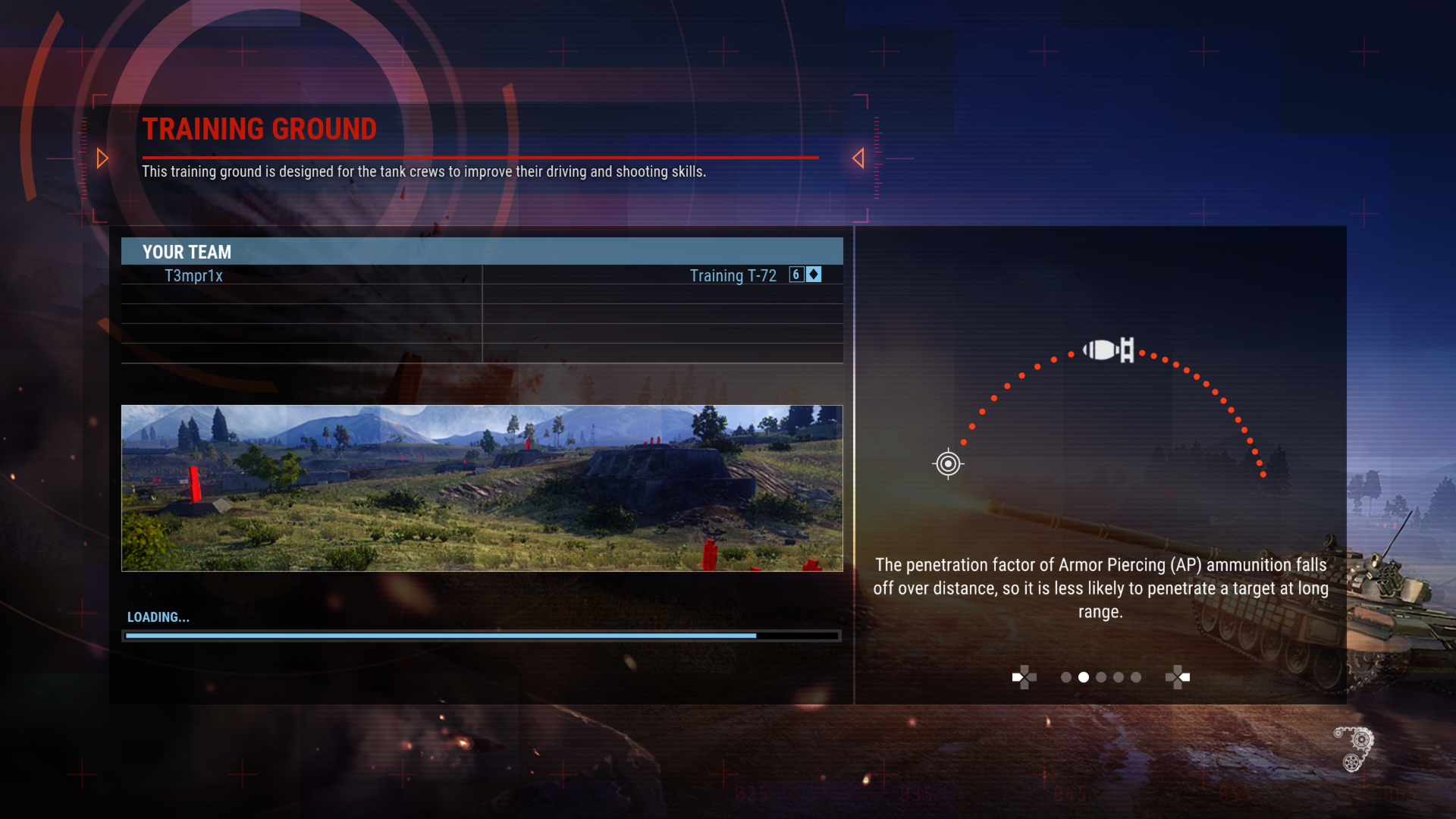Click the blue loading progress bar
The height and width of the screenshot is (819, 1456).
pyautogui.click(x=440, y=635)
